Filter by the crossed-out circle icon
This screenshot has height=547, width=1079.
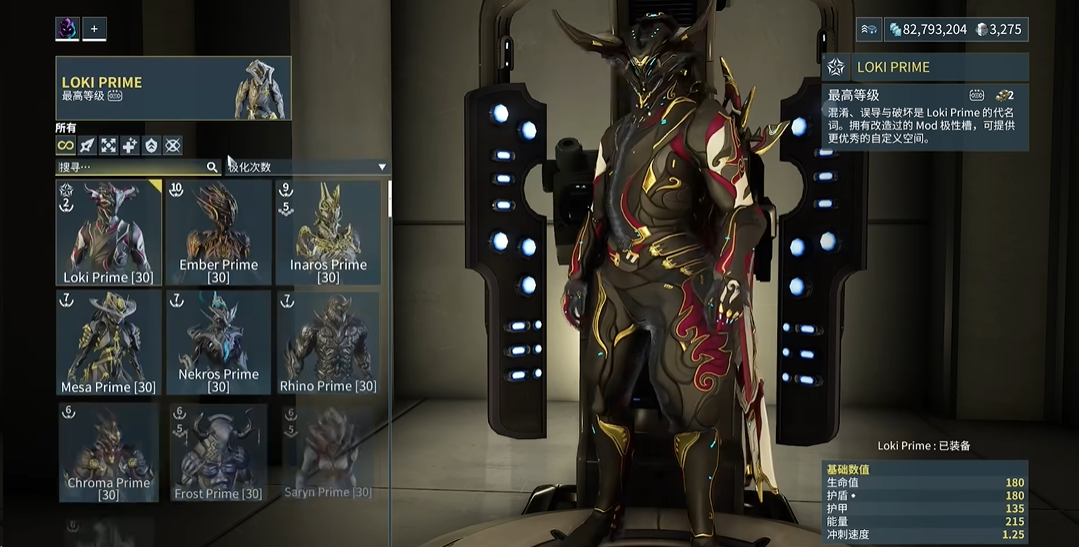[173, 146]
